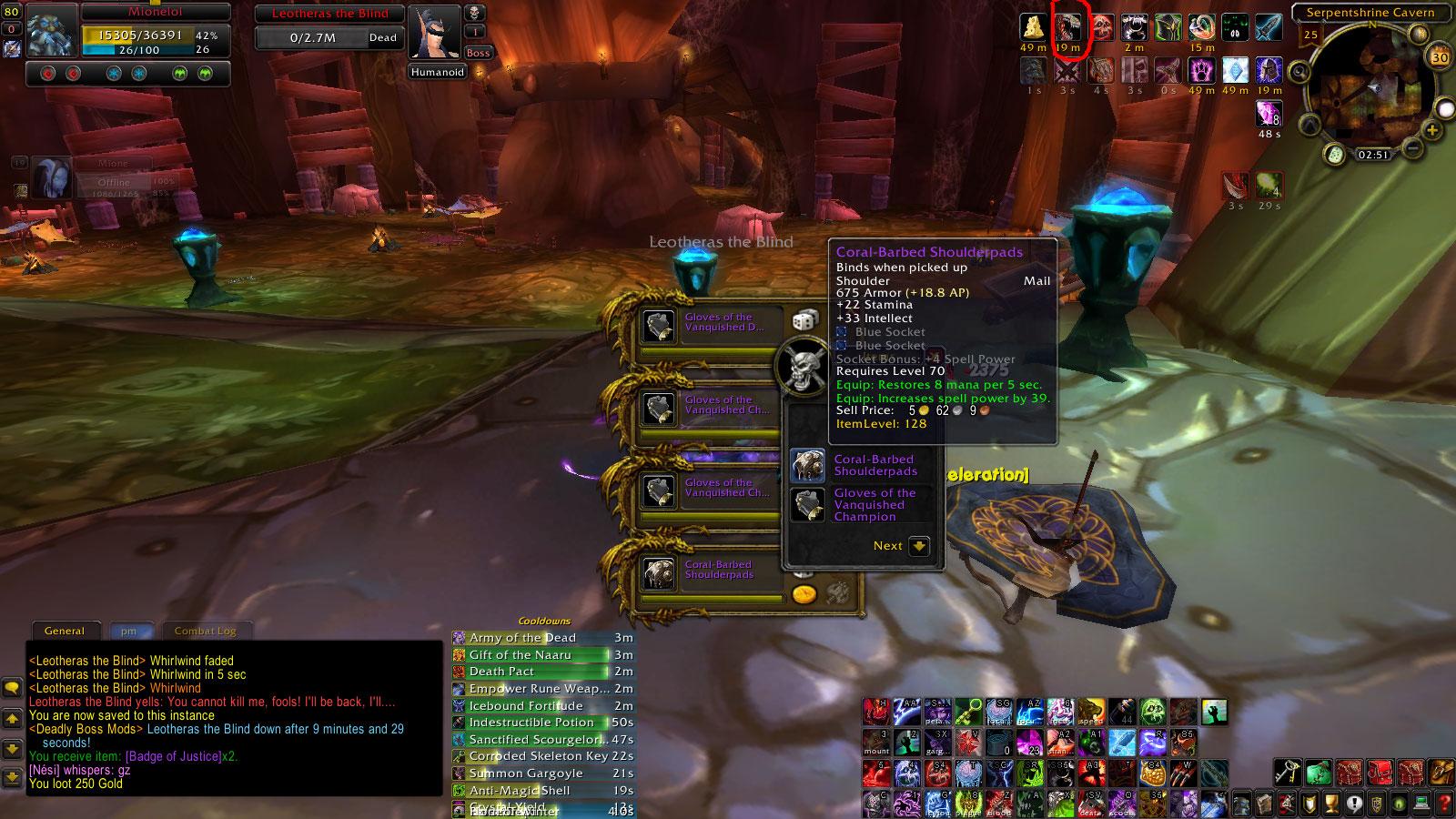
Task: Switch to the Combat Log chat tab
Action: [205, 631]
